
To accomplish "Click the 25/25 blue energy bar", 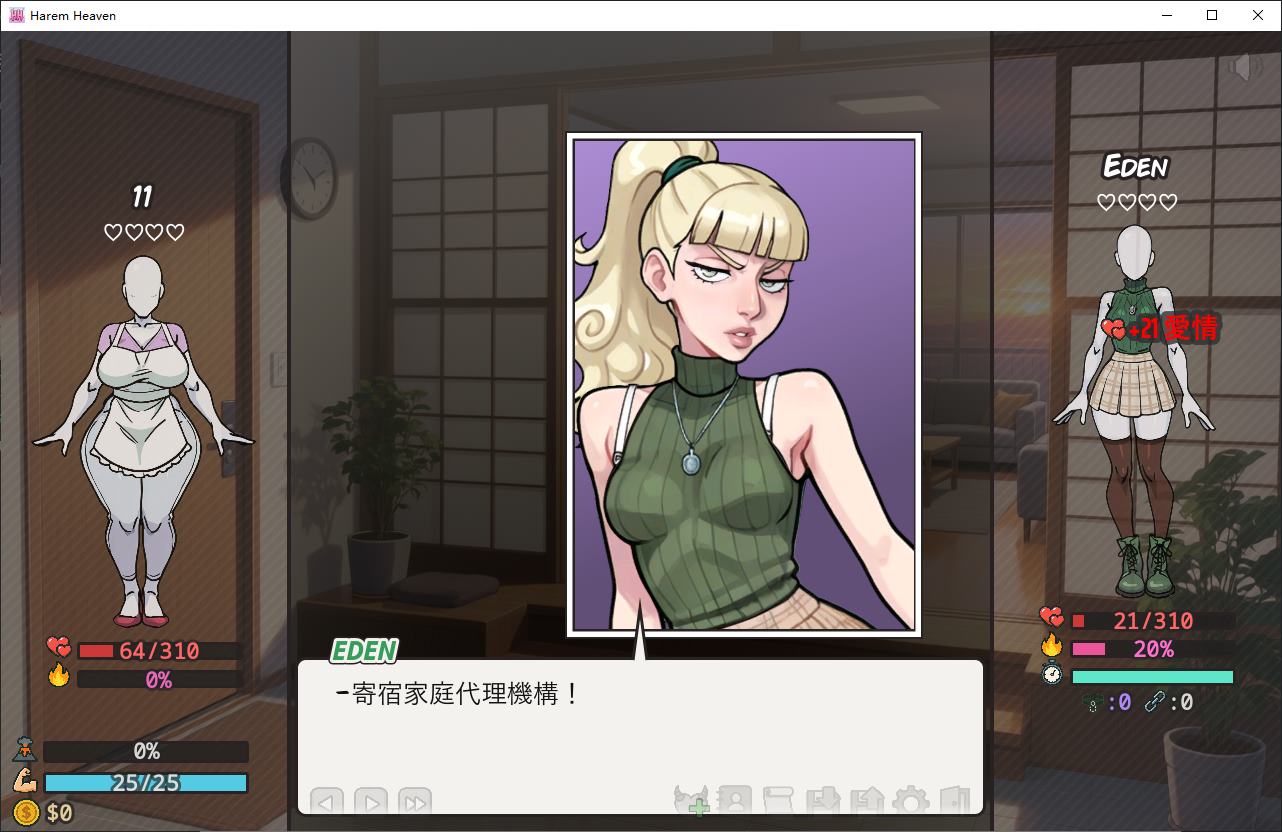I will pyautogui.click(x=145, y=783).
